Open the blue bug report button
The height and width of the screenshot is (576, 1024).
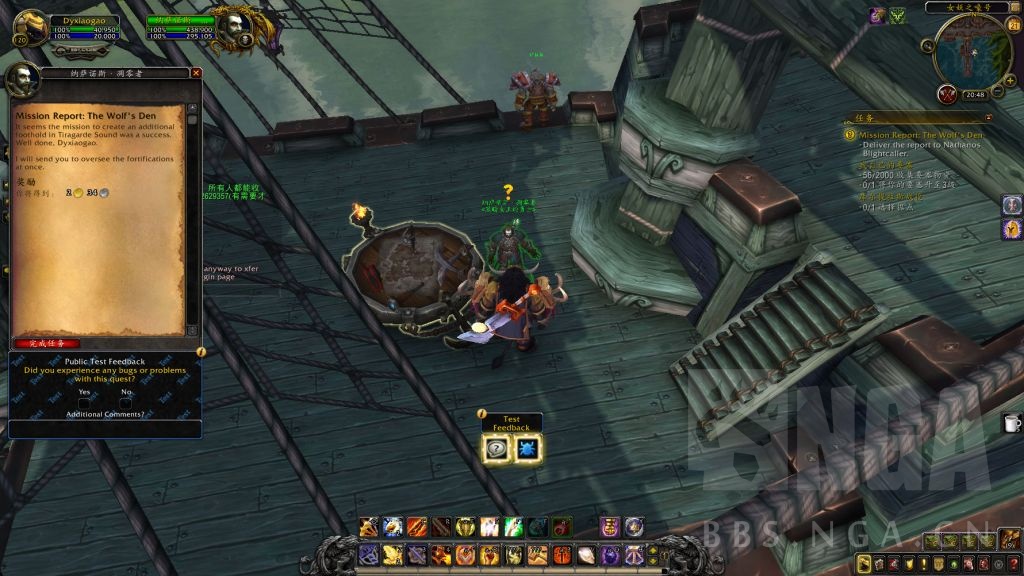(x=527, y=448)
